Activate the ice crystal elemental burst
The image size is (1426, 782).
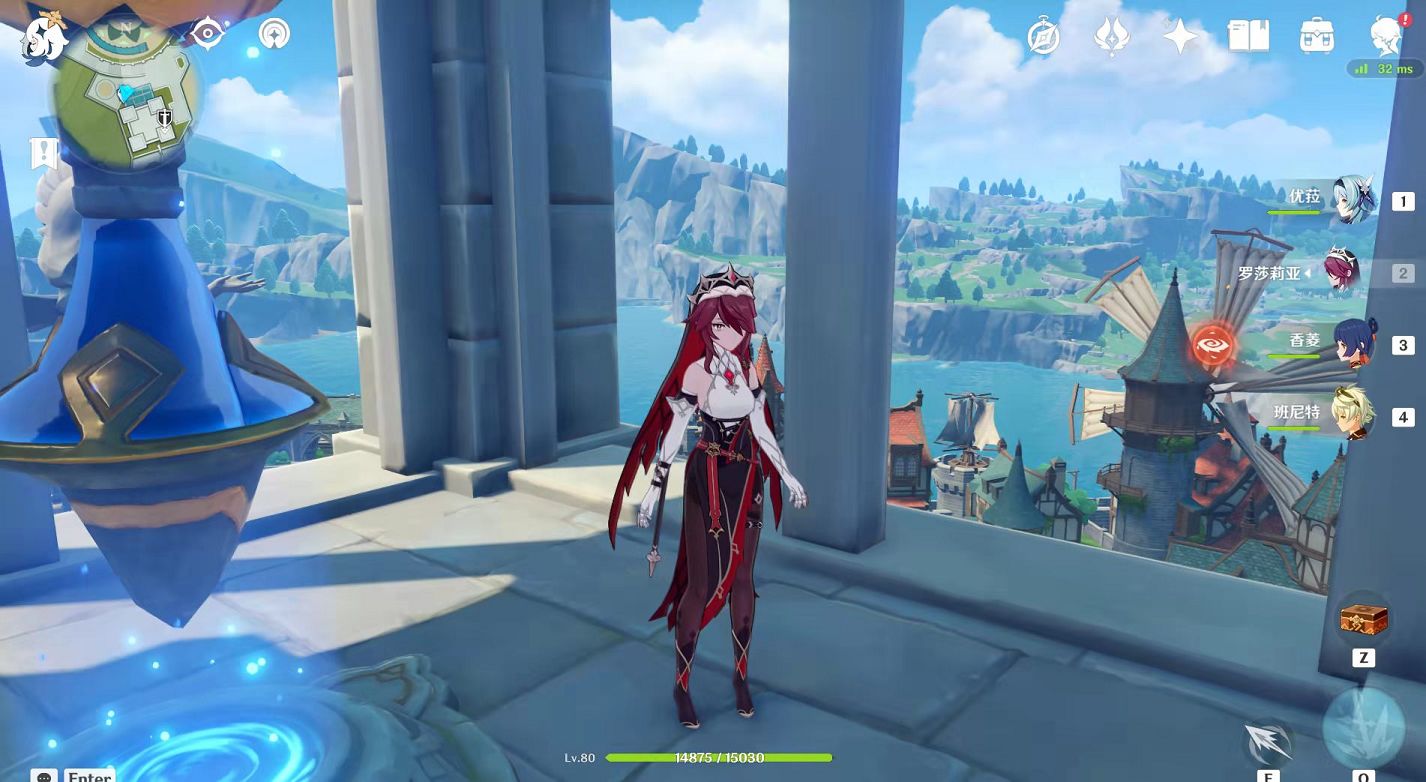(1363, 727)
